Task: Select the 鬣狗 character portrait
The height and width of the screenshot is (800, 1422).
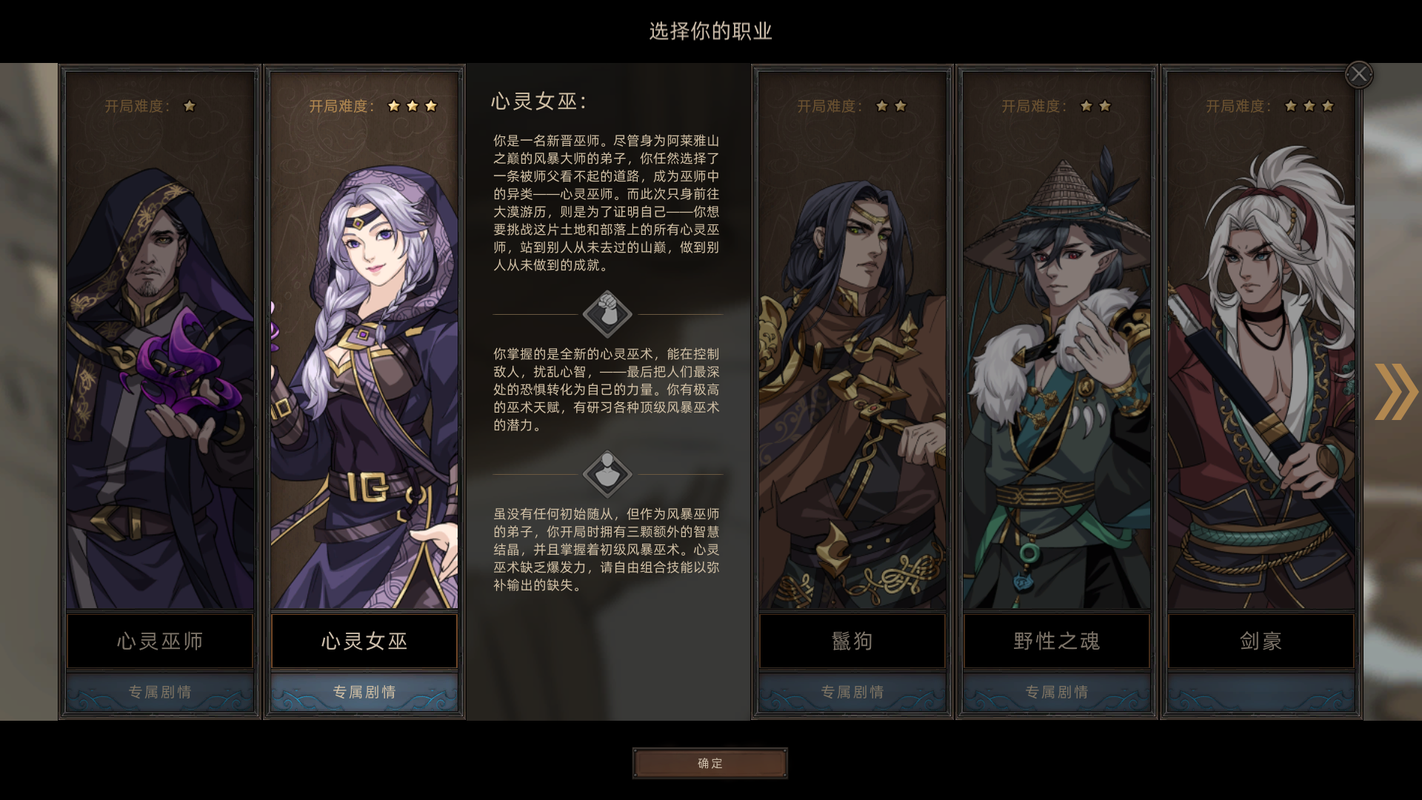Action: coord(851,340)
